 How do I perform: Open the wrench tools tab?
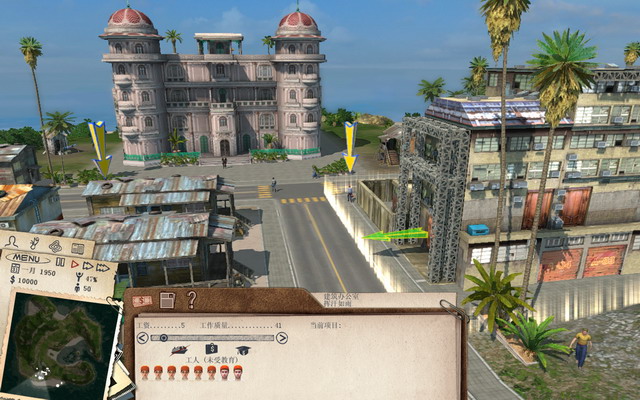coord(33,243)
